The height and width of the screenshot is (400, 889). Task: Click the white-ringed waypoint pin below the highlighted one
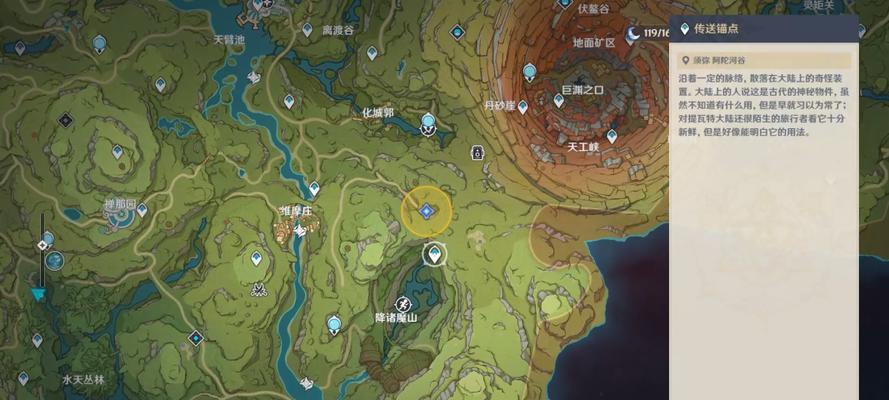pos(434,254)
